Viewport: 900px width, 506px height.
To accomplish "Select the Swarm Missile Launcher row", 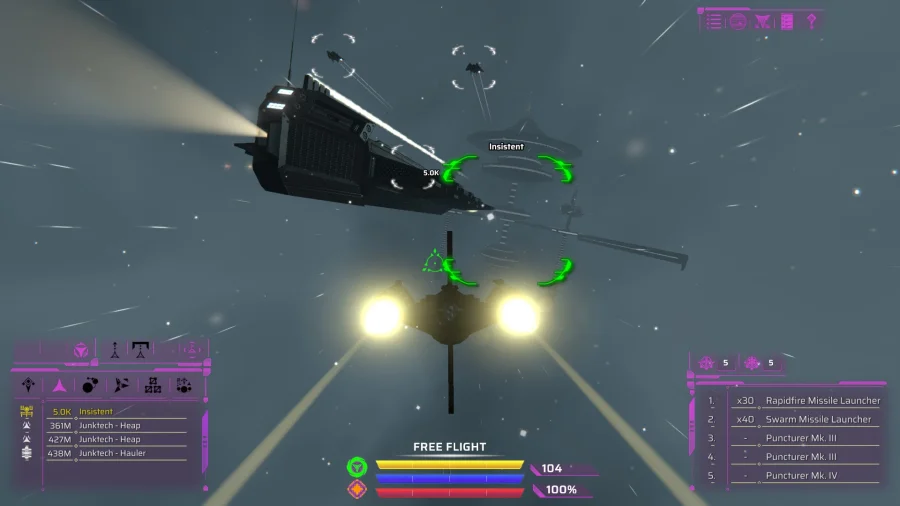I will (817, 419).
